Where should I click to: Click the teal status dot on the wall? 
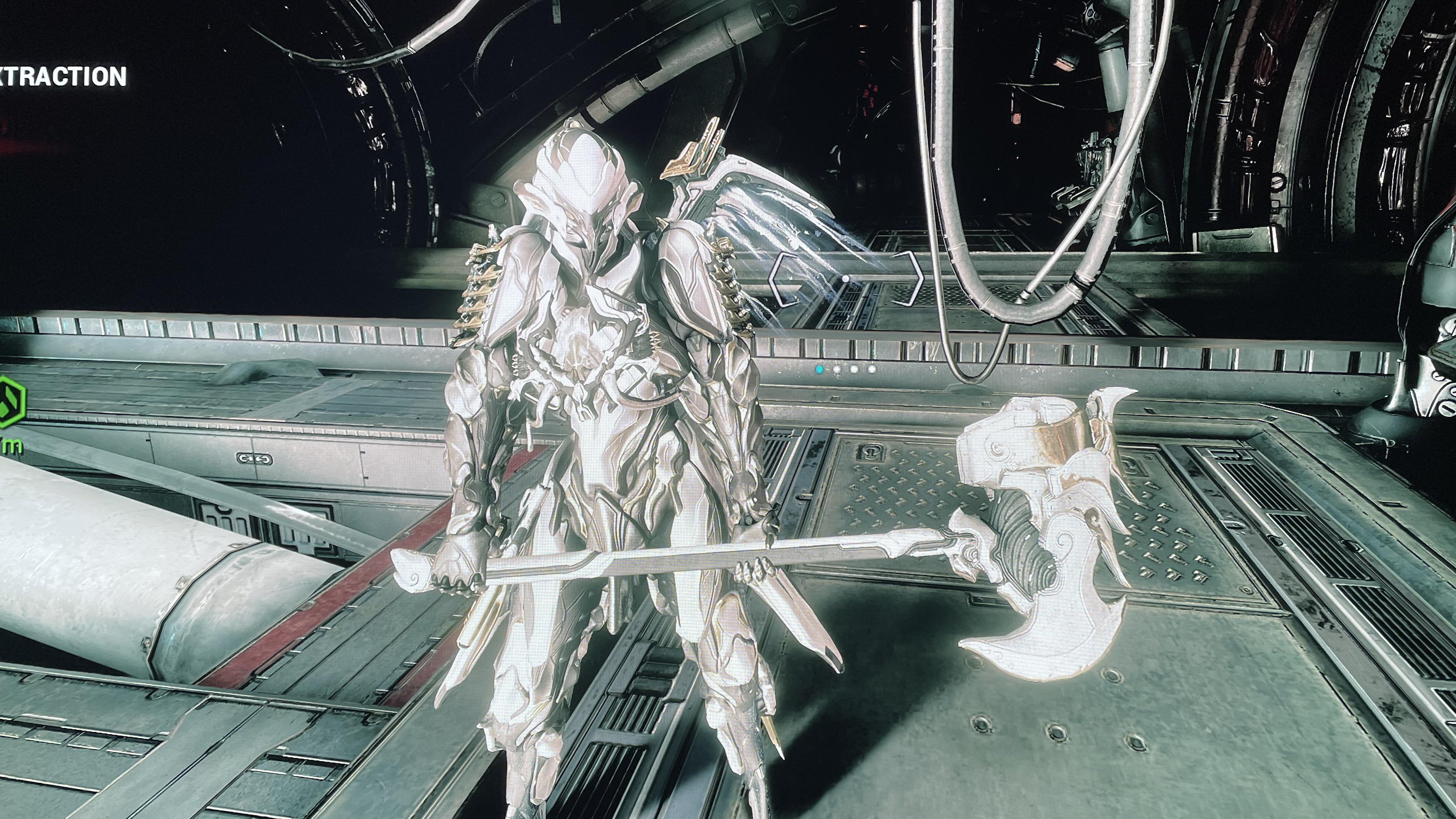820,370
